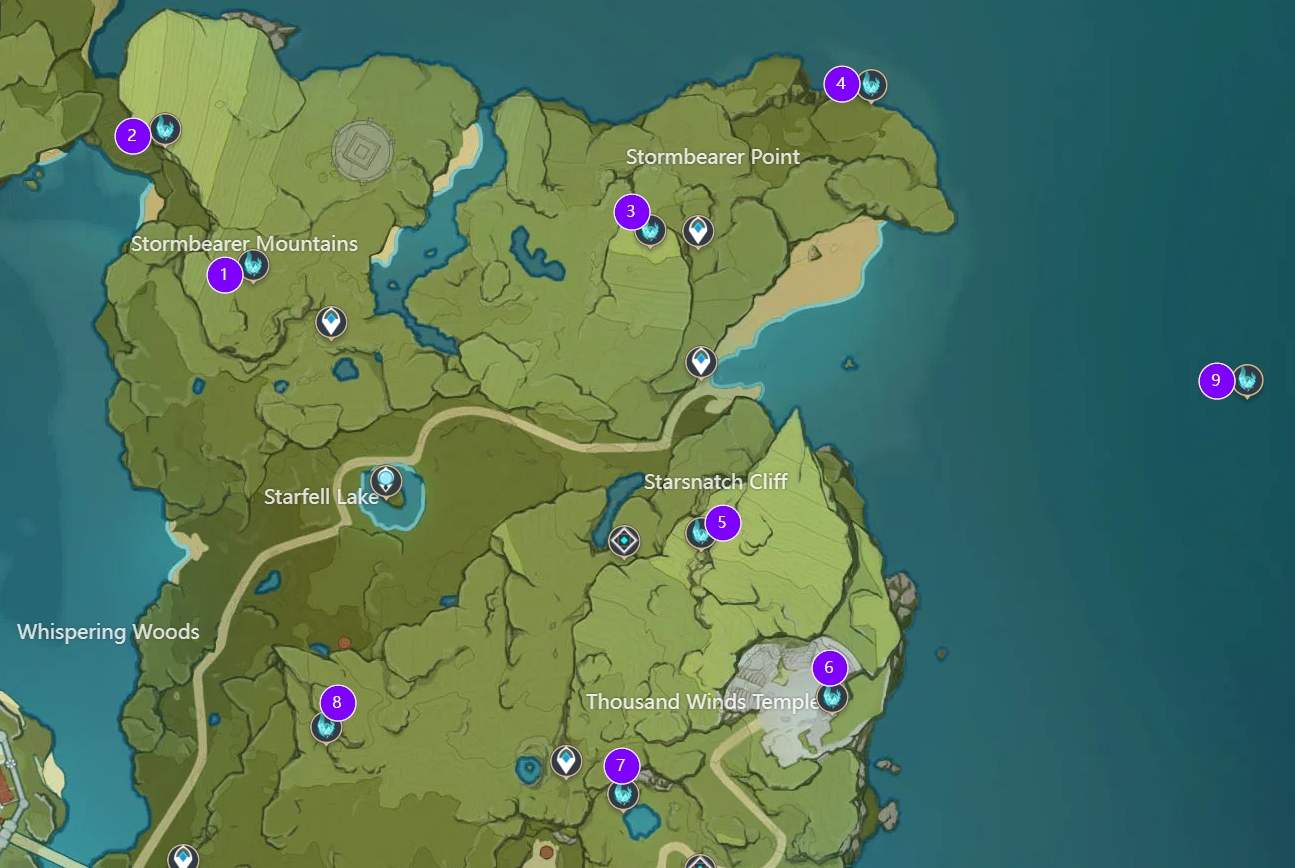Click the domain icon west of Starsnatch Cliff
Screen dimensions: 1295x868
(x=622, y=539)
